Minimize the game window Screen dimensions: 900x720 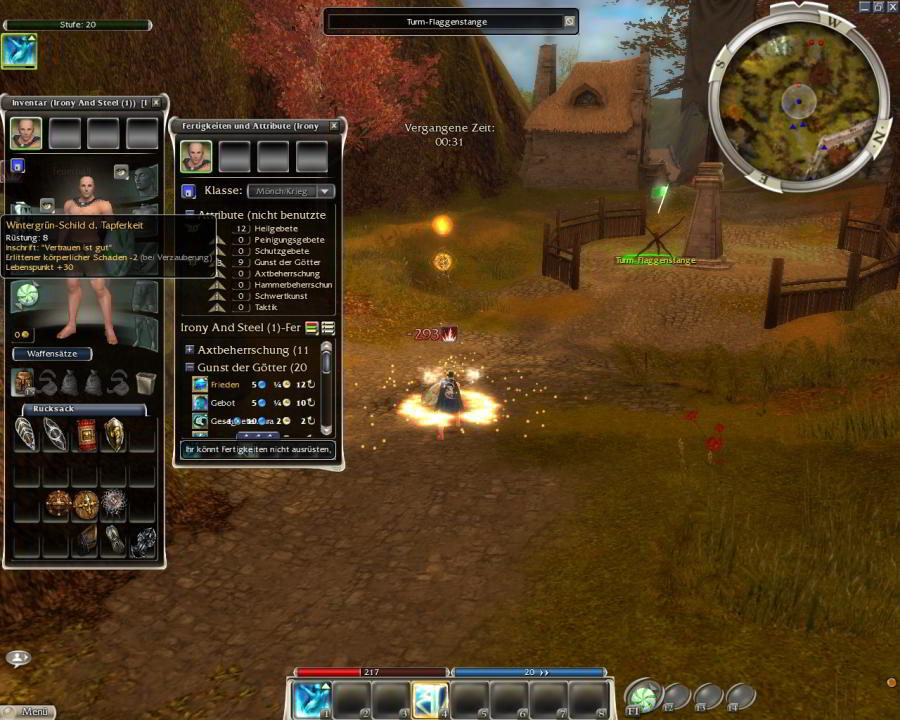[862, 7]
